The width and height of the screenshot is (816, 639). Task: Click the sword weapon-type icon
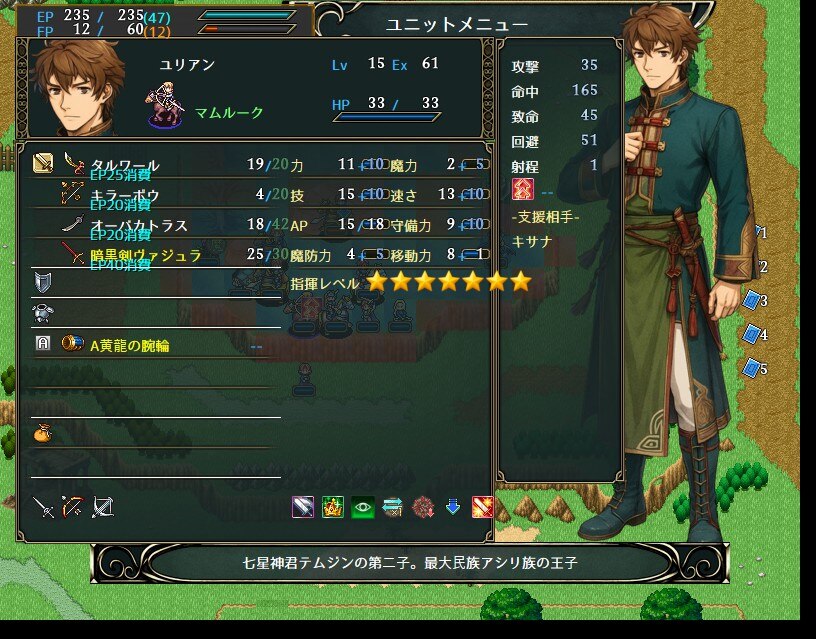(43, 507)
